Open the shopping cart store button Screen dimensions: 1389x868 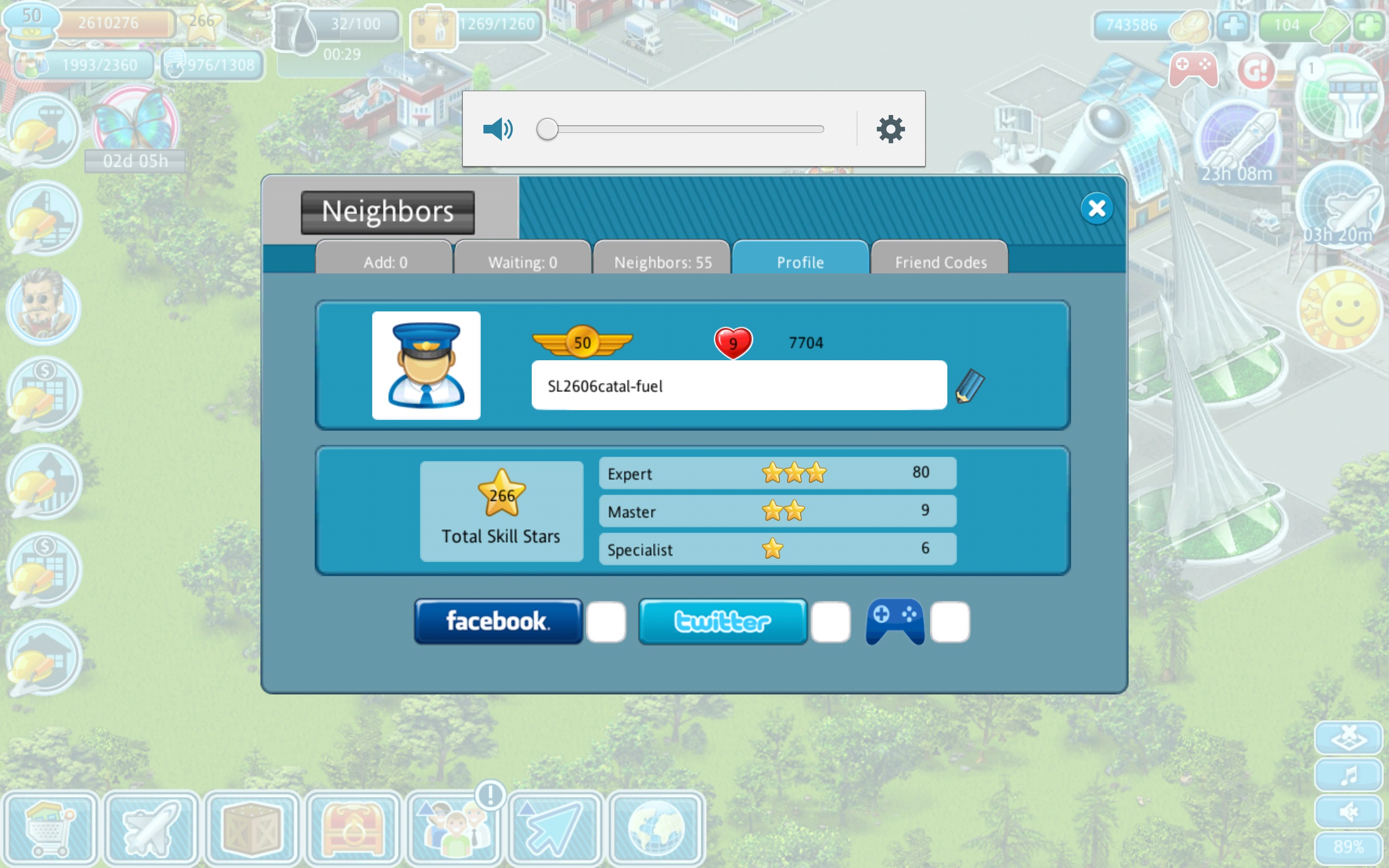click(x=50, y=828)
